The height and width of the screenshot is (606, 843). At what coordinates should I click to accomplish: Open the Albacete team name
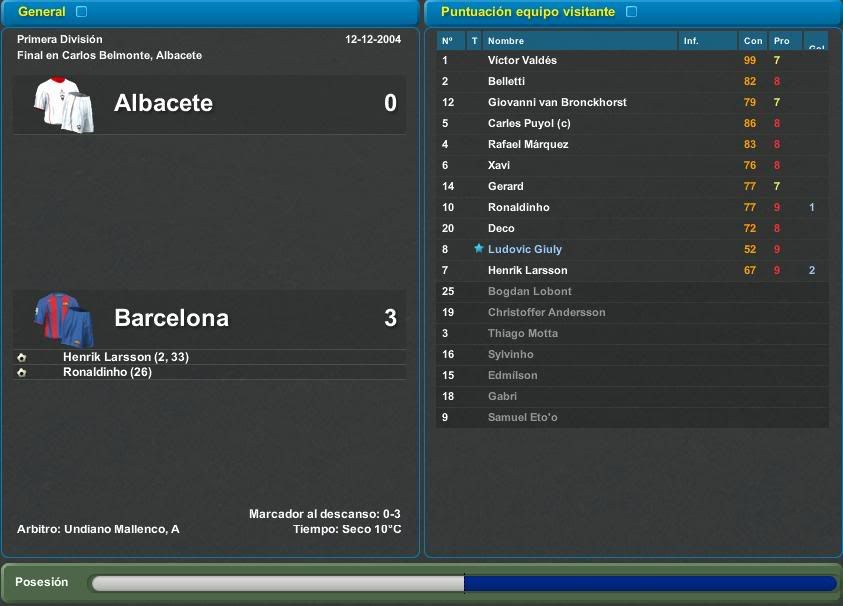[x=163, y=103]
